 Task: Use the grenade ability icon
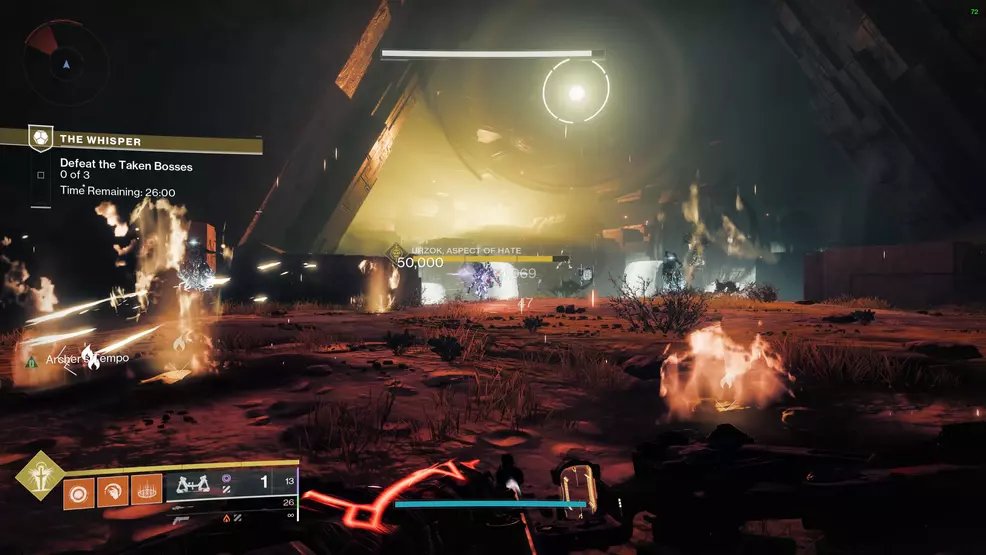[79, 491]
